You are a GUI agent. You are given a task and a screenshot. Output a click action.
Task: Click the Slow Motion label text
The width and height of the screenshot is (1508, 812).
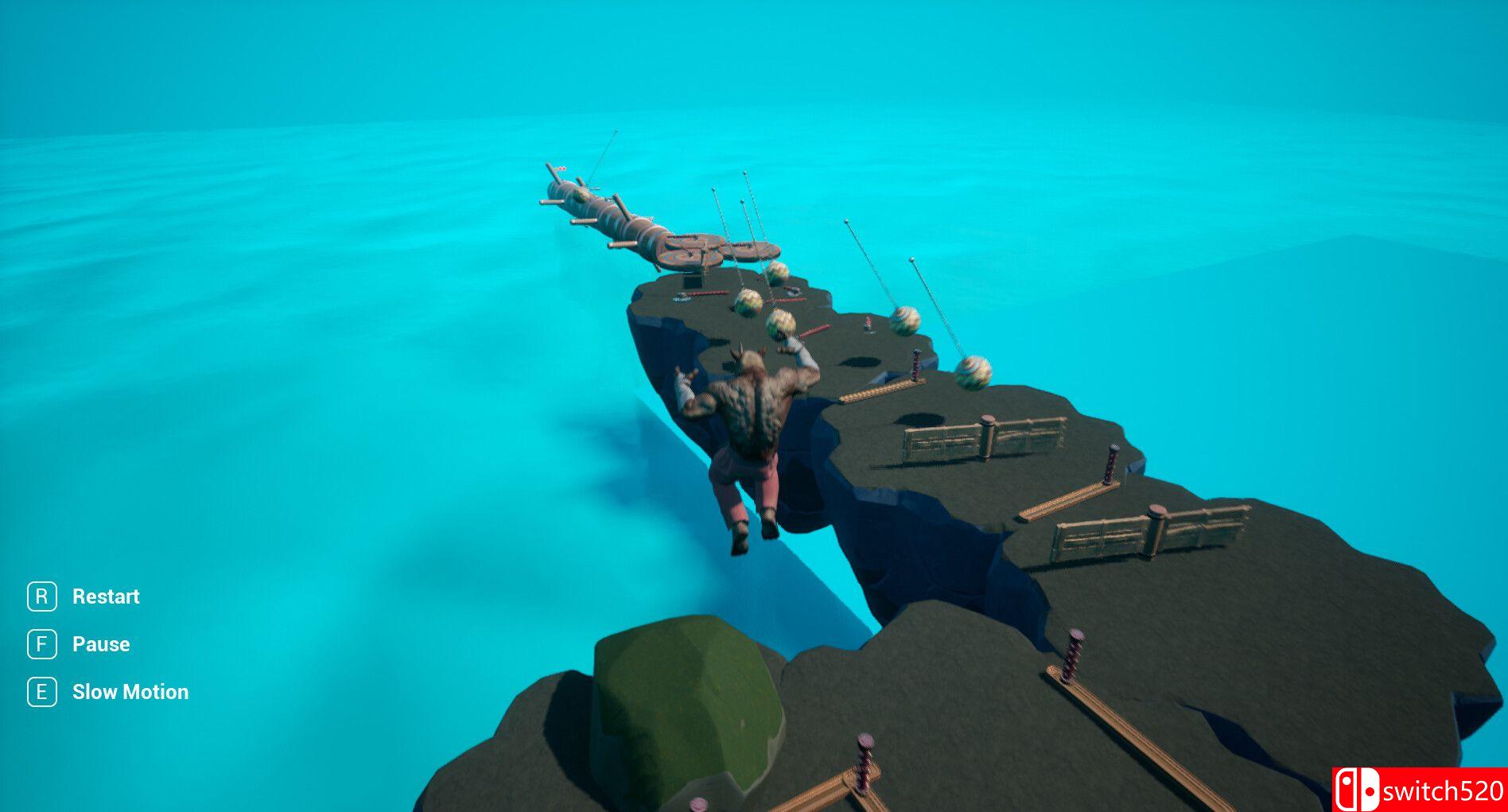pyautogui.click(x=130, y=691)
